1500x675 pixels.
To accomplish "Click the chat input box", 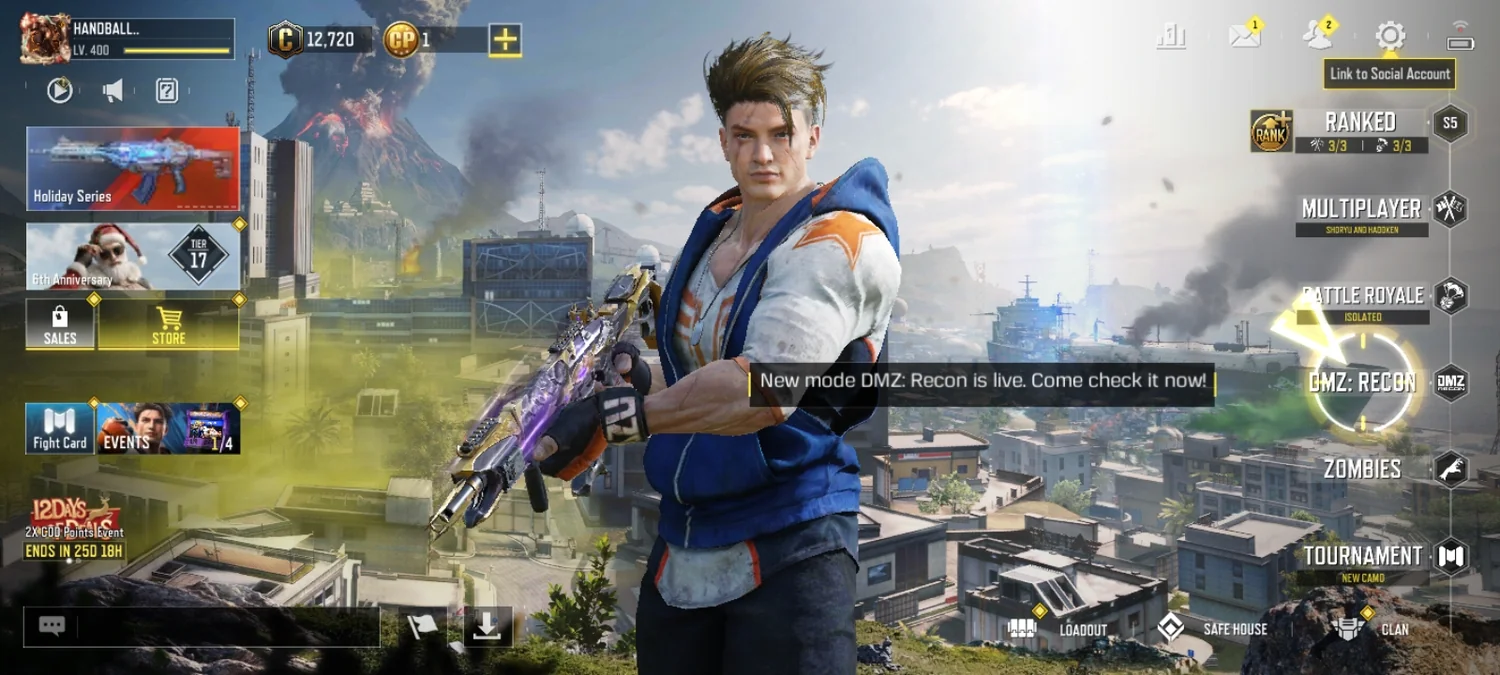I will pos(227,627).
